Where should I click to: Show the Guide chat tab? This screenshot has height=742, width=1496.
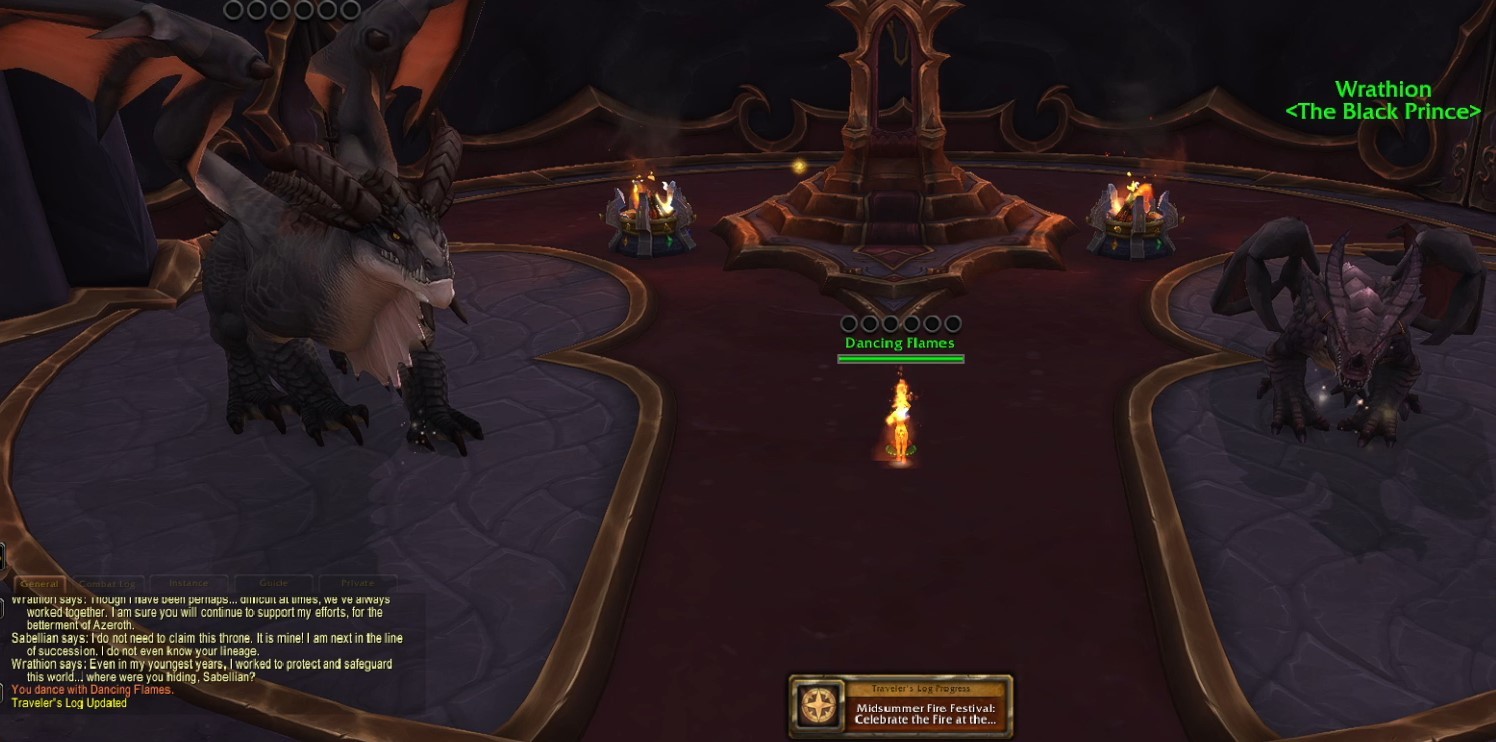pos(273,583)
